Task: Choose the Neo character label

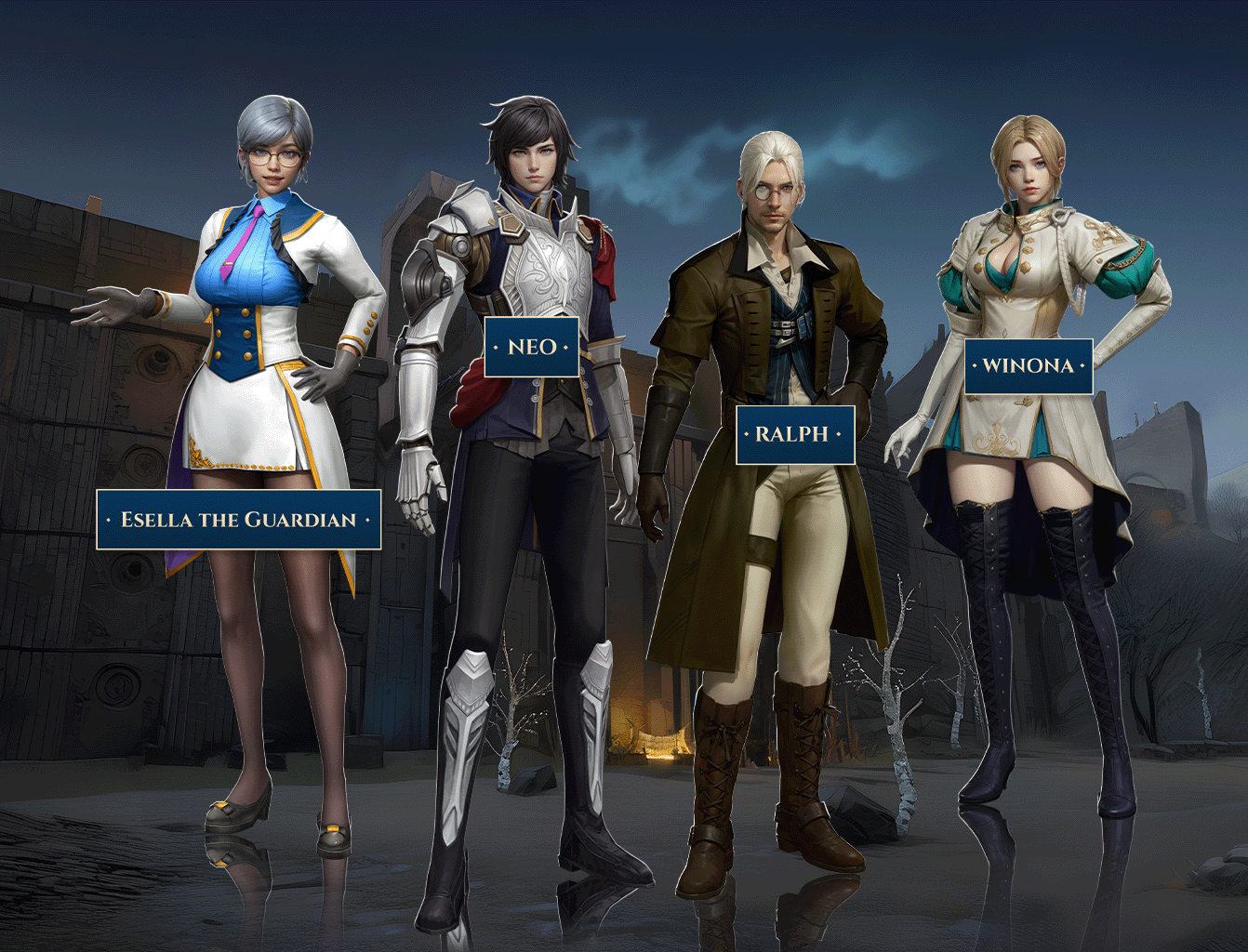Action: pyautogui.click(x=532, y=347)
